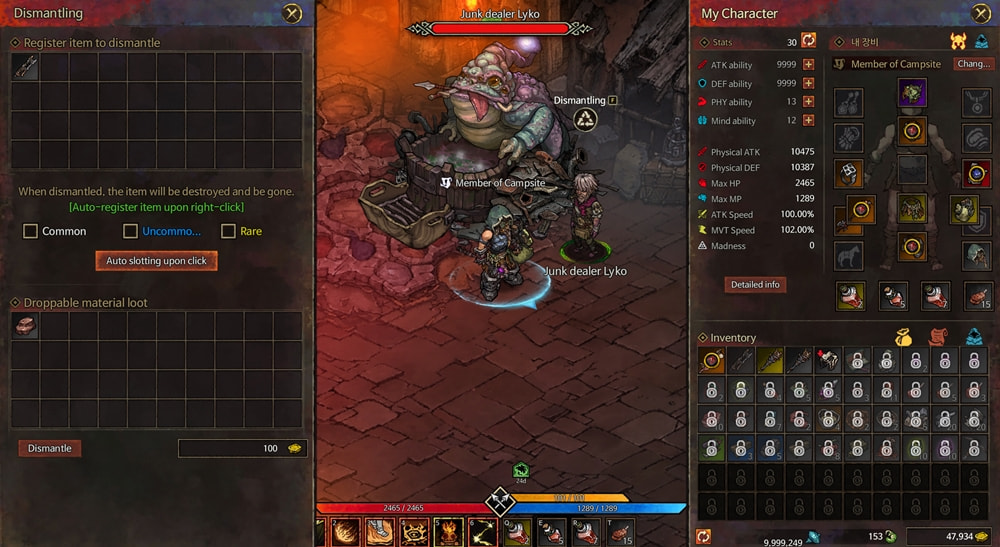Select the registered item in the dismantle grid
This screenshot has width=1000, height=547.
click(25, 67)
